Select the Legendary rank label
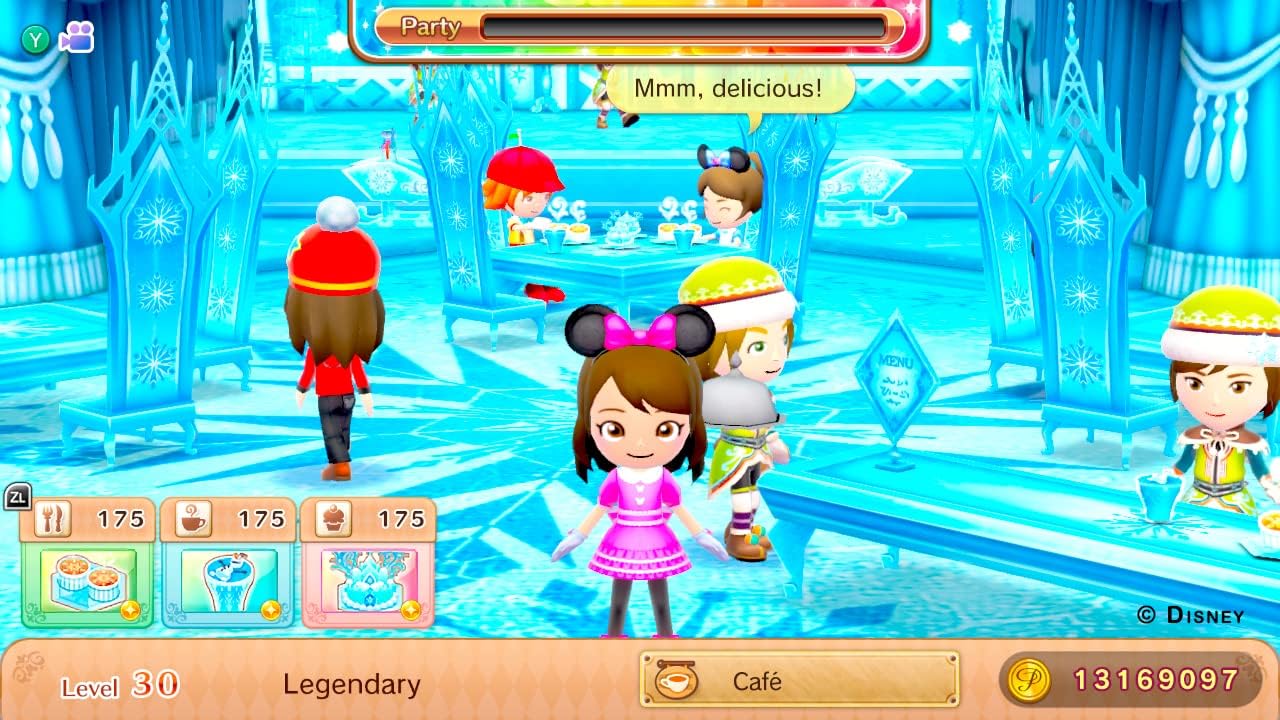Image resolution: width=1280 pixels, height=720 pixels. click(352, 686)
